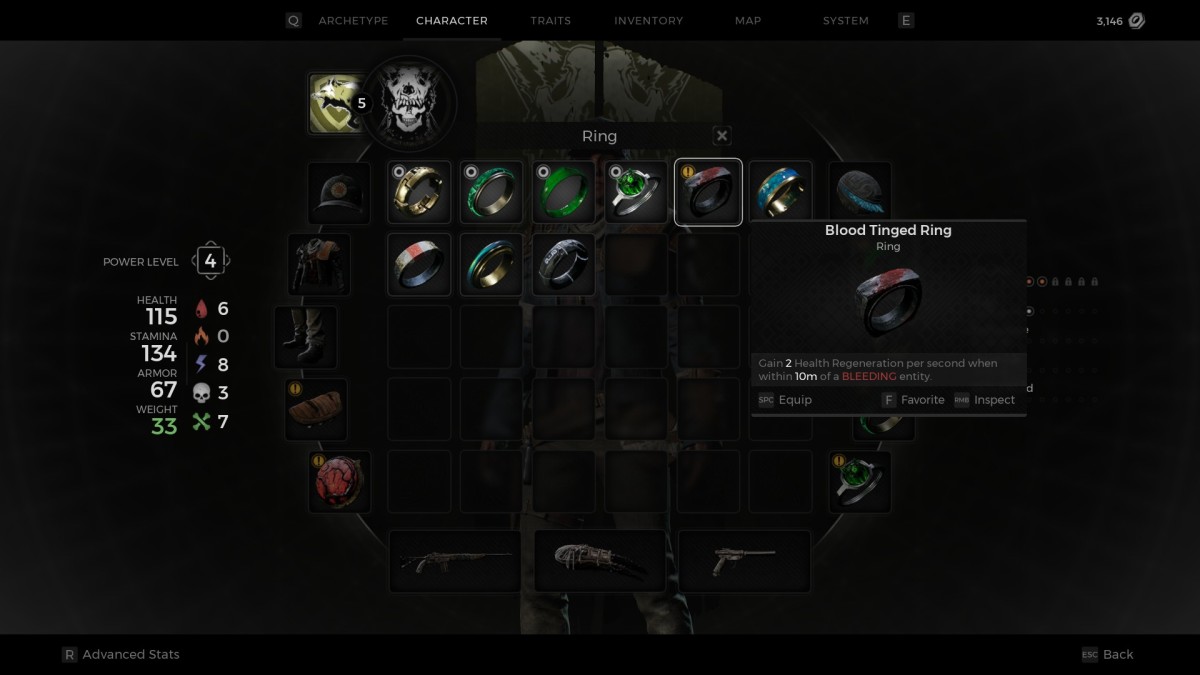This screenshot has height=675, width=1200.
Task: Pick the silver ring with green gemstone in the top row
Action: [x=636, y=192]
